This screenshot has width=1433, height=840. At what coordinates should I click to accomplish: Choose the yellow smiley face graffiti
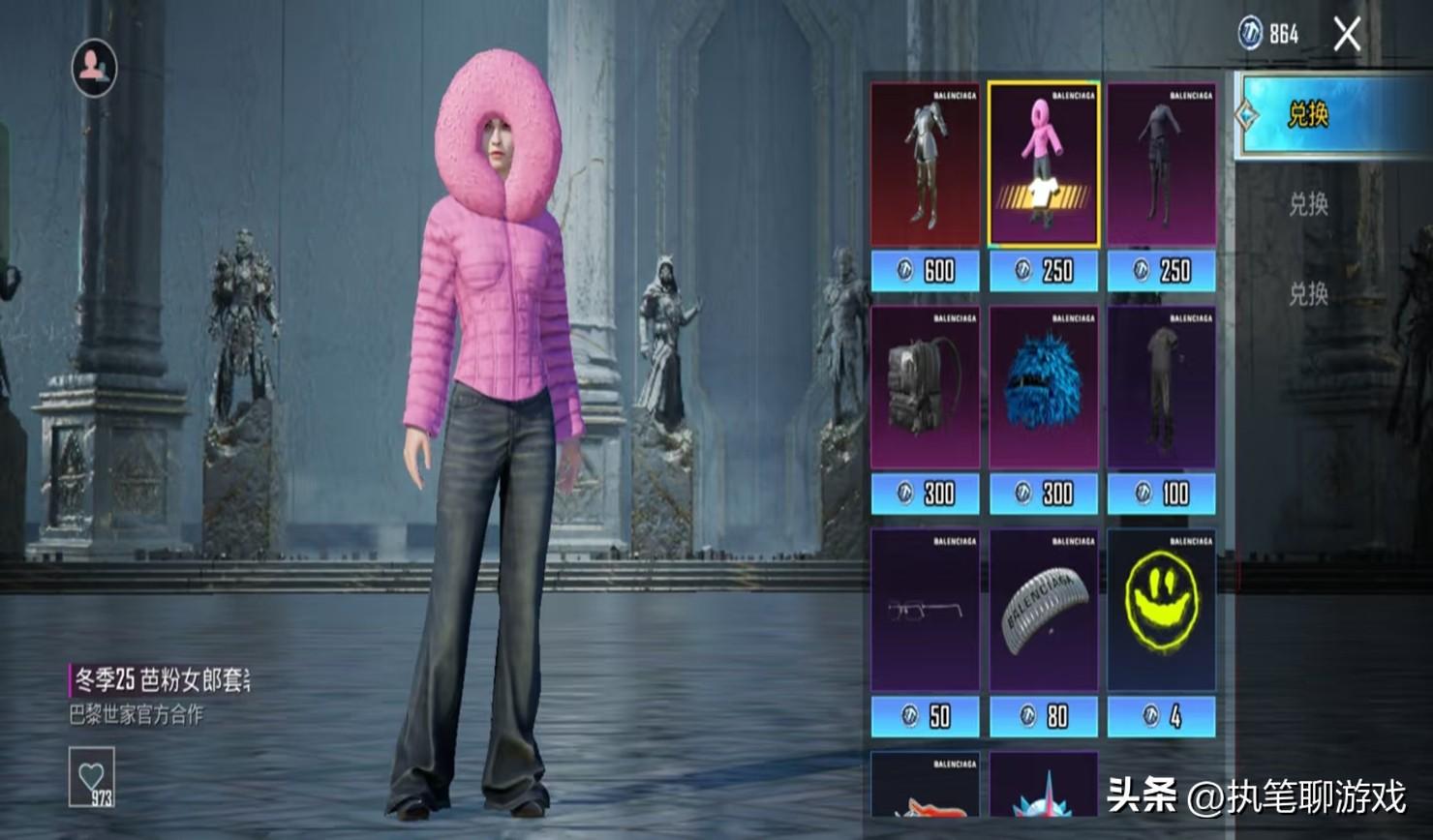(1161, 612)
